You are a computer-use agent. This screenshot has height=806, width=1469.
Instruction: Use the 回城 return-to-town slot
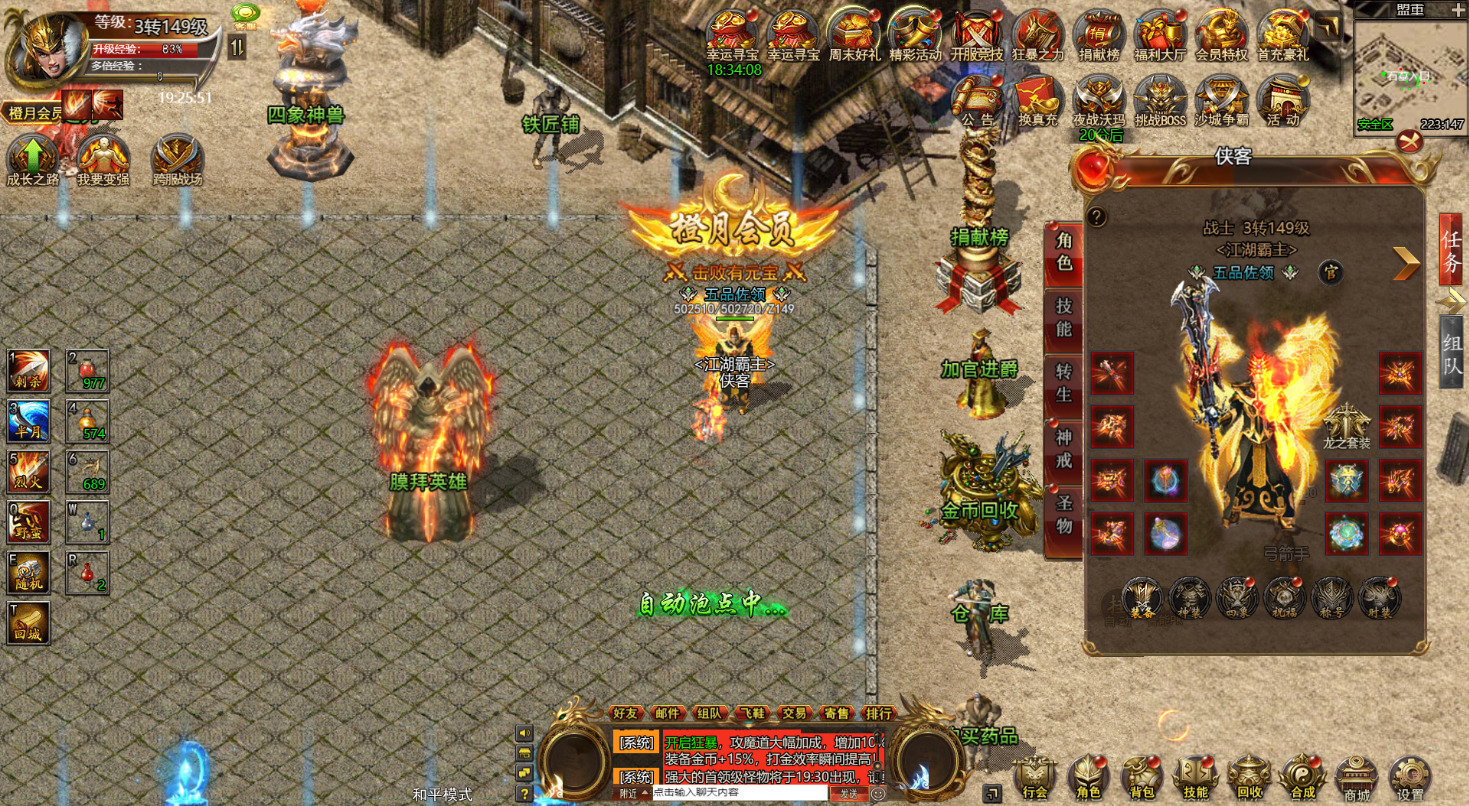(x=28, y=622)
